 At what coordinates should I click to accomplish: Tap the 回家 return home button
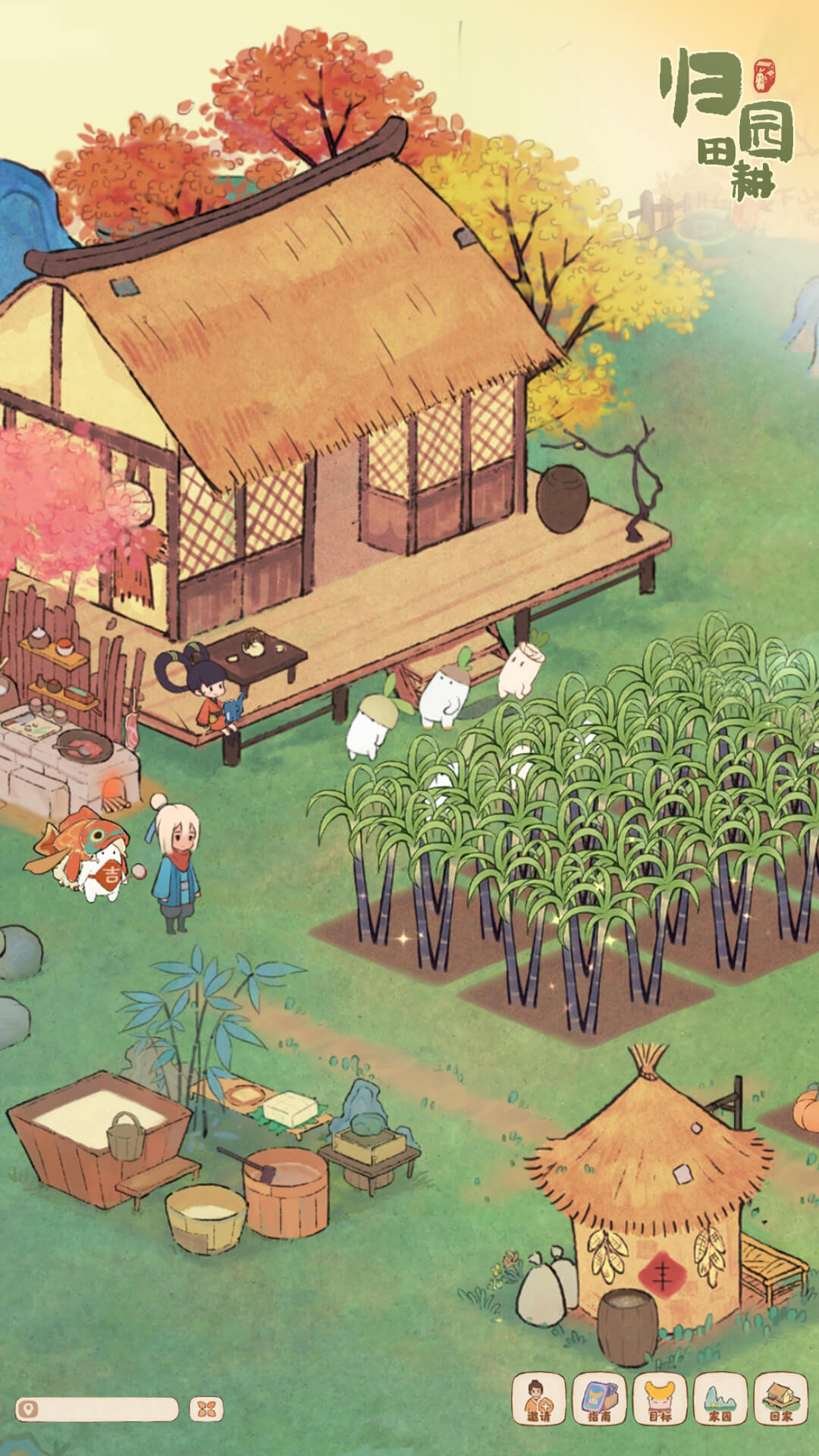pyautogui.click(x=780, y=1399)
